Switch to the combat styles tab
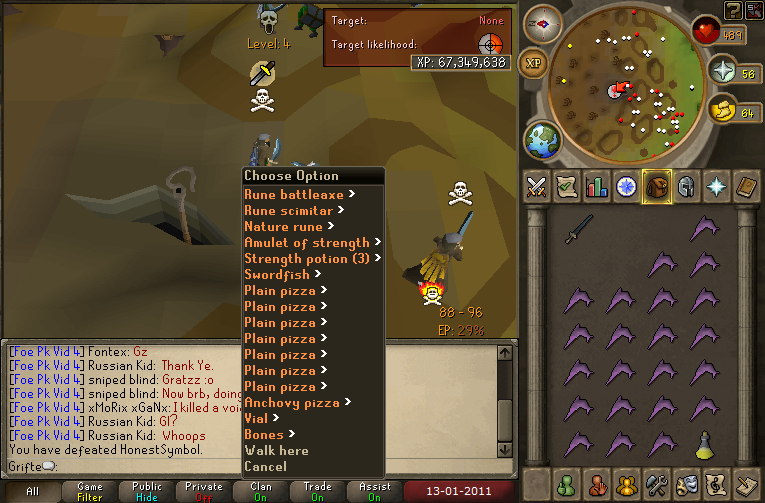The image size is (765, 503). pos(538,186)
